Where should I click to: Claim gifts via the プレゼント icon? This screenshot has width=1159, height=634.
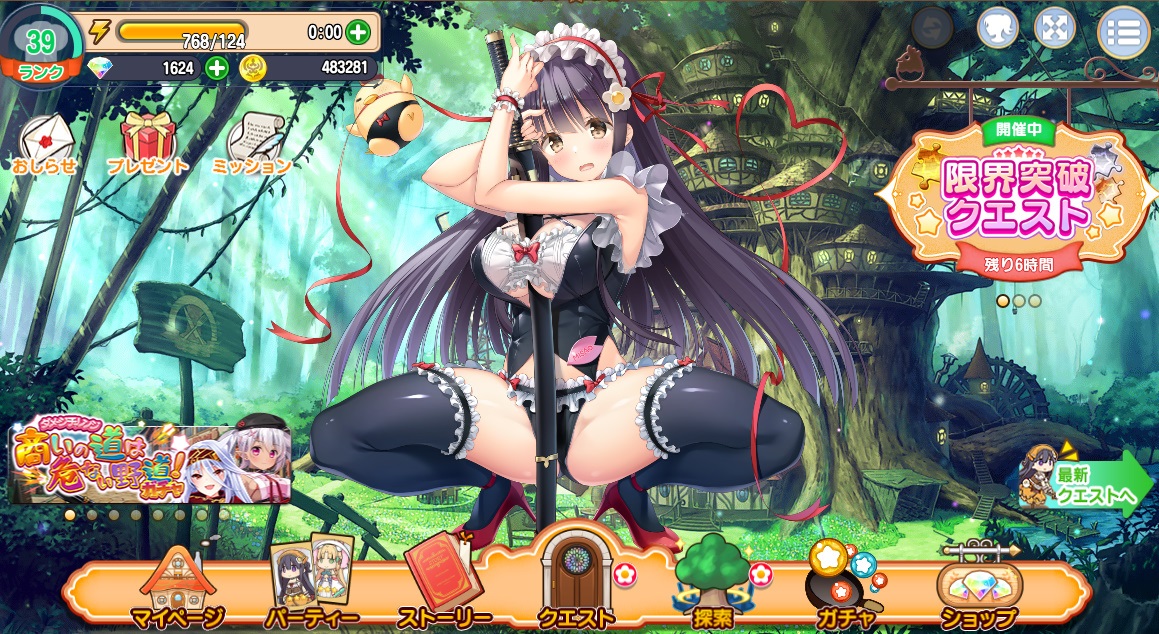pyautogui.click(x=148, y=145)
